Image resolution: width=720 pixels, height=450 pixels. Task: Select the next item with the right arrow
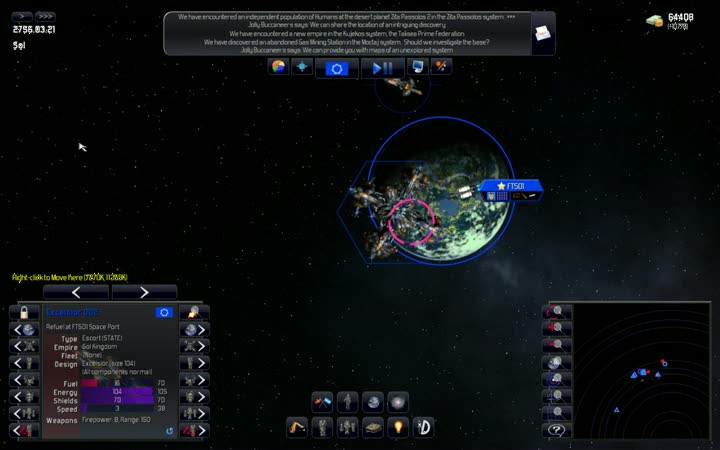(144, 292)
